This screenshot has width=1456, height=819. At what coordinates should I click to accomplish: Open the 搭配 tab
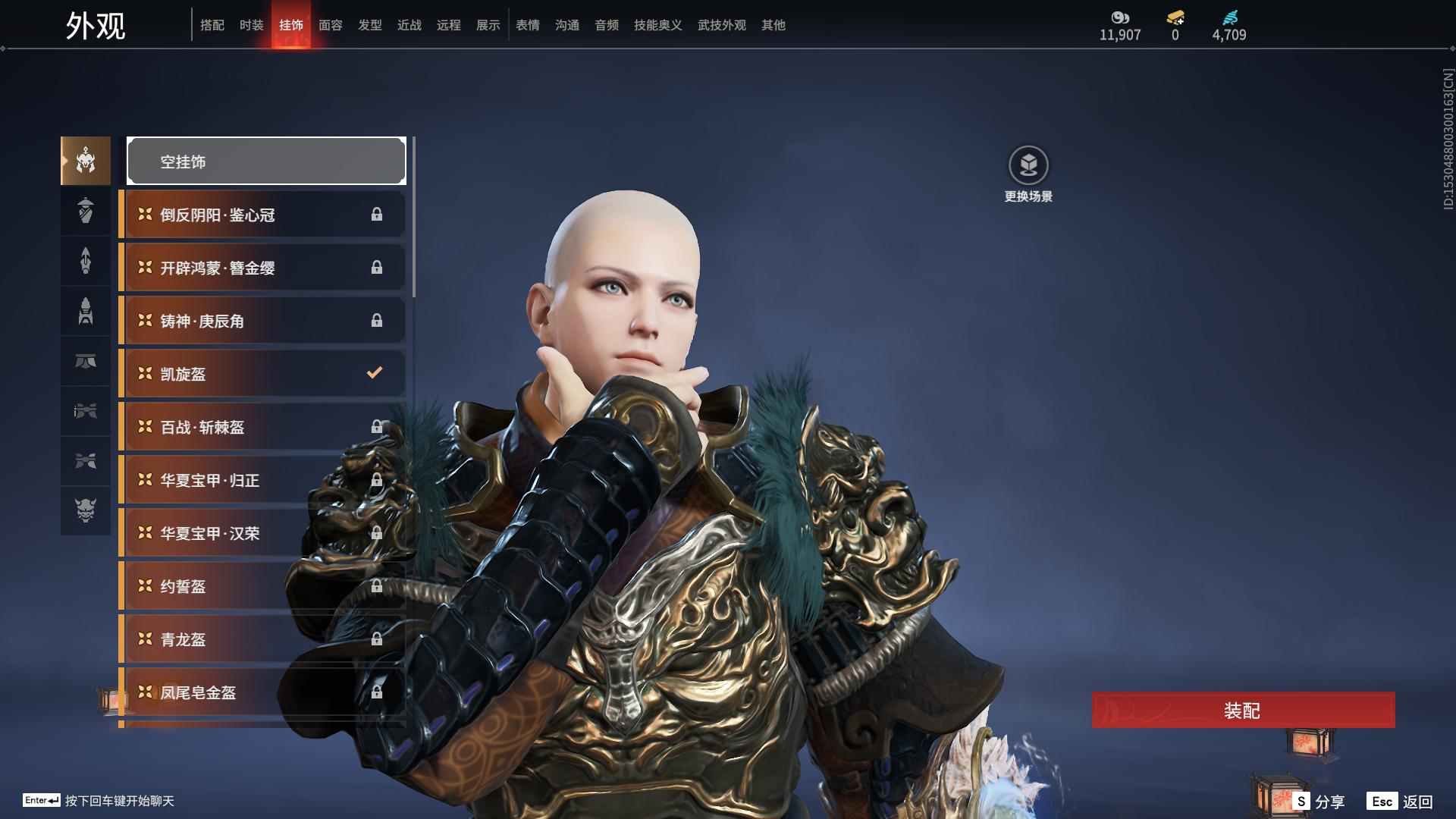click(212, 25)
